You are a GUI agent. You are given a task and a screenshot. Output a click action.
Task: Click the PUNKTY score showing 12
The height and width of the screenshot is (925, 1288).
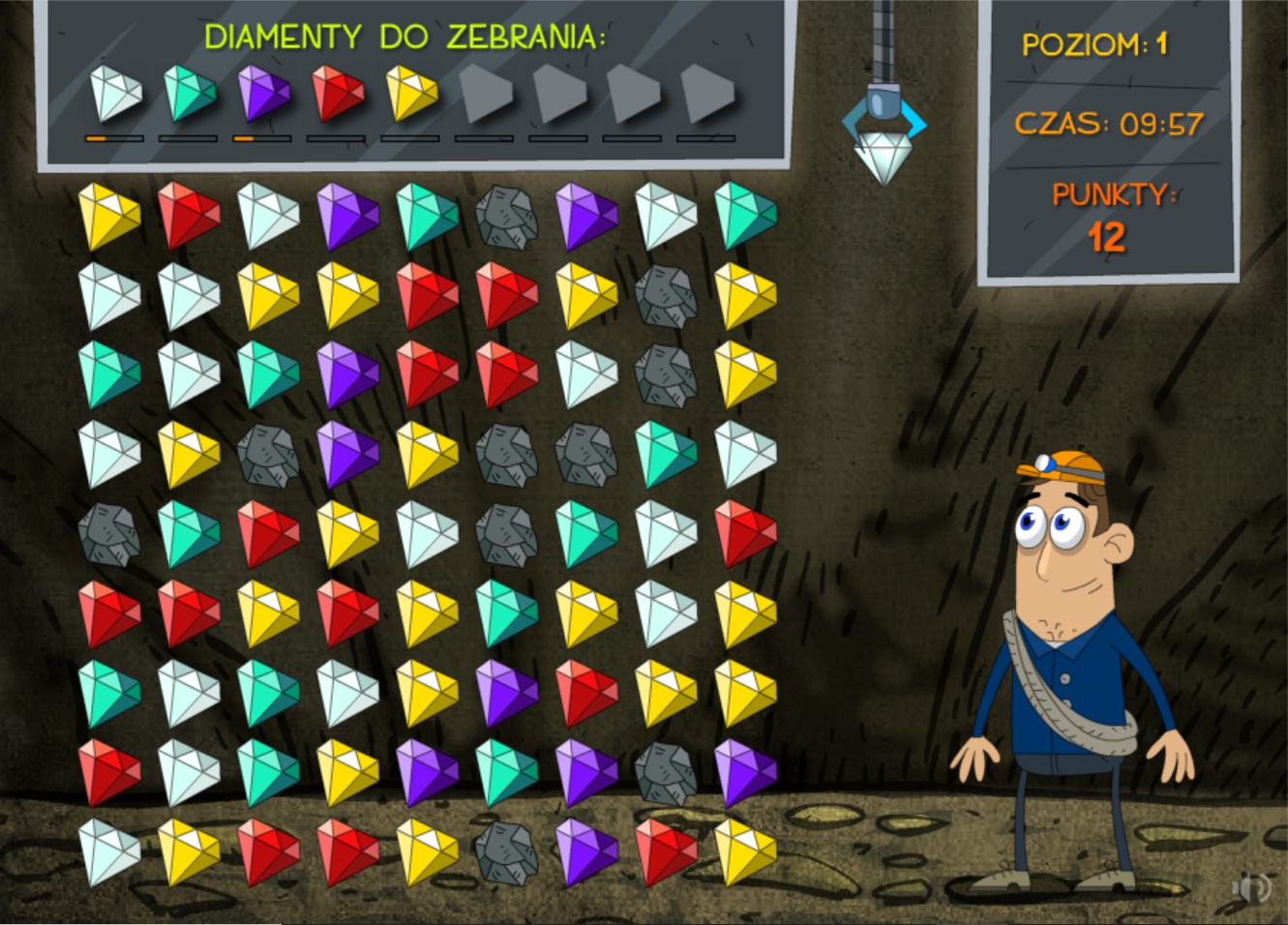point(1110,215)
